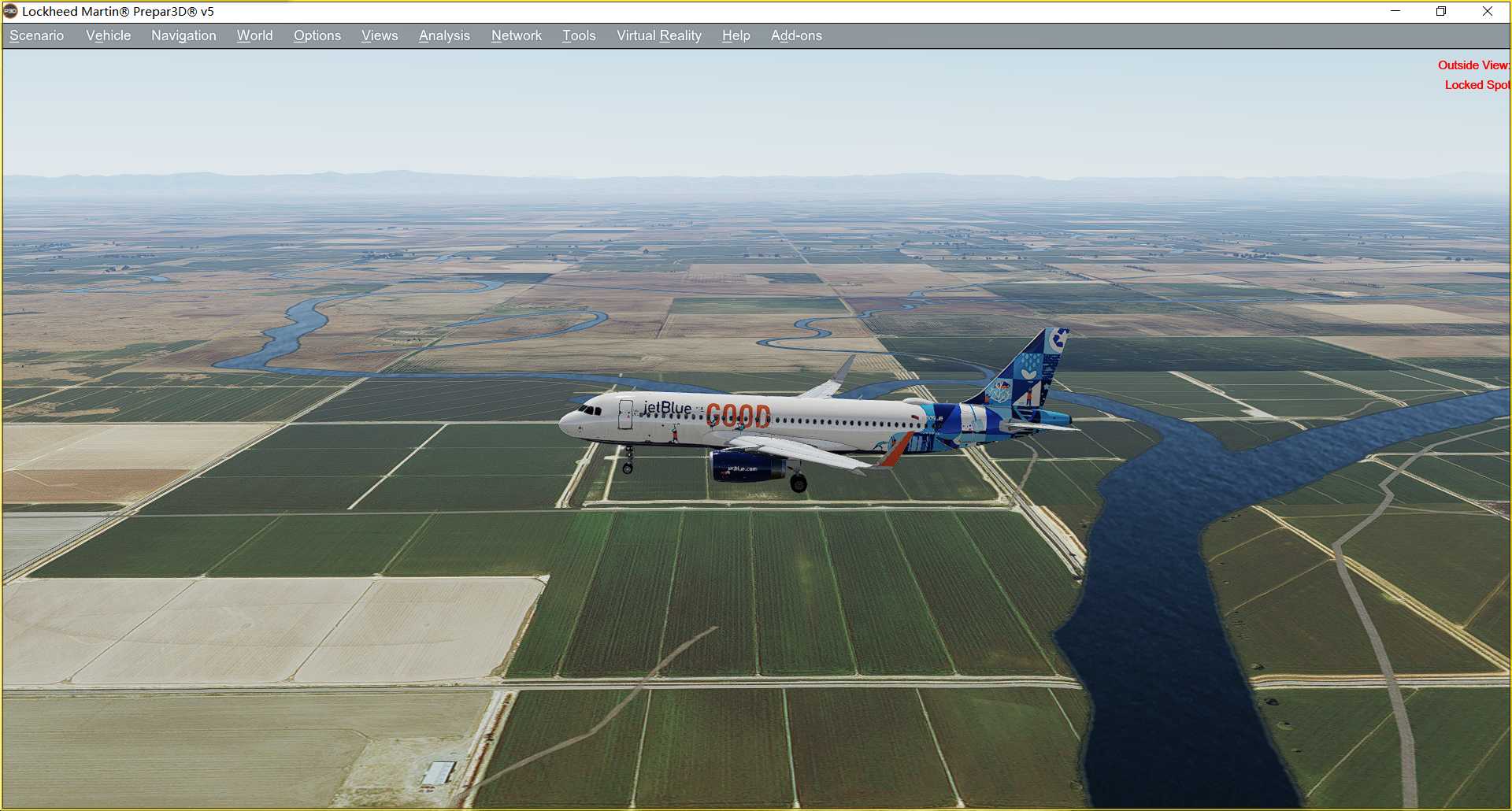Open the Vehicle menu
This screenshot has width=1512, height=811.
pyautogui.click(x=108, y=35)
